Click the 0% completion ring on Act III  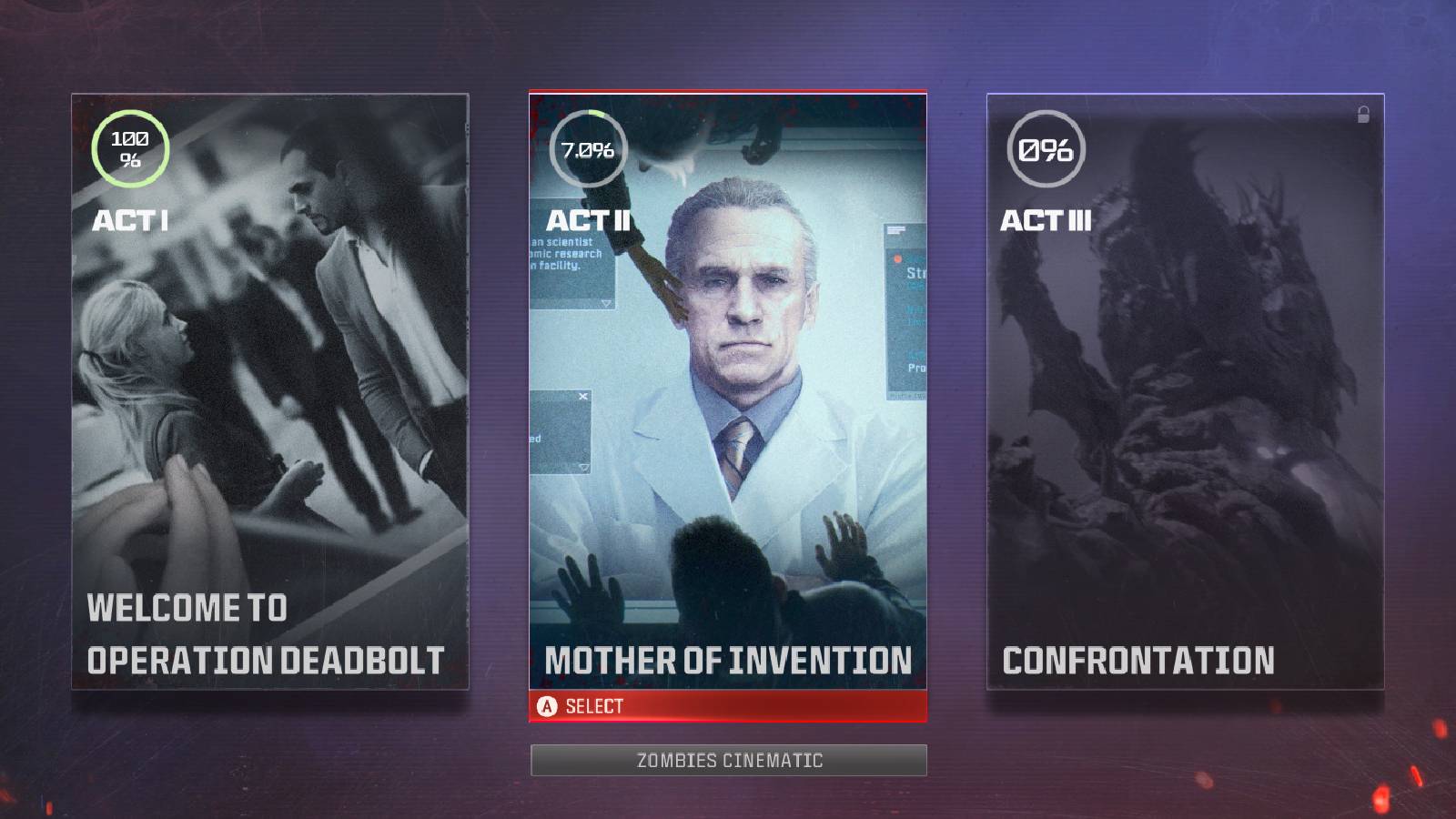1045,147
